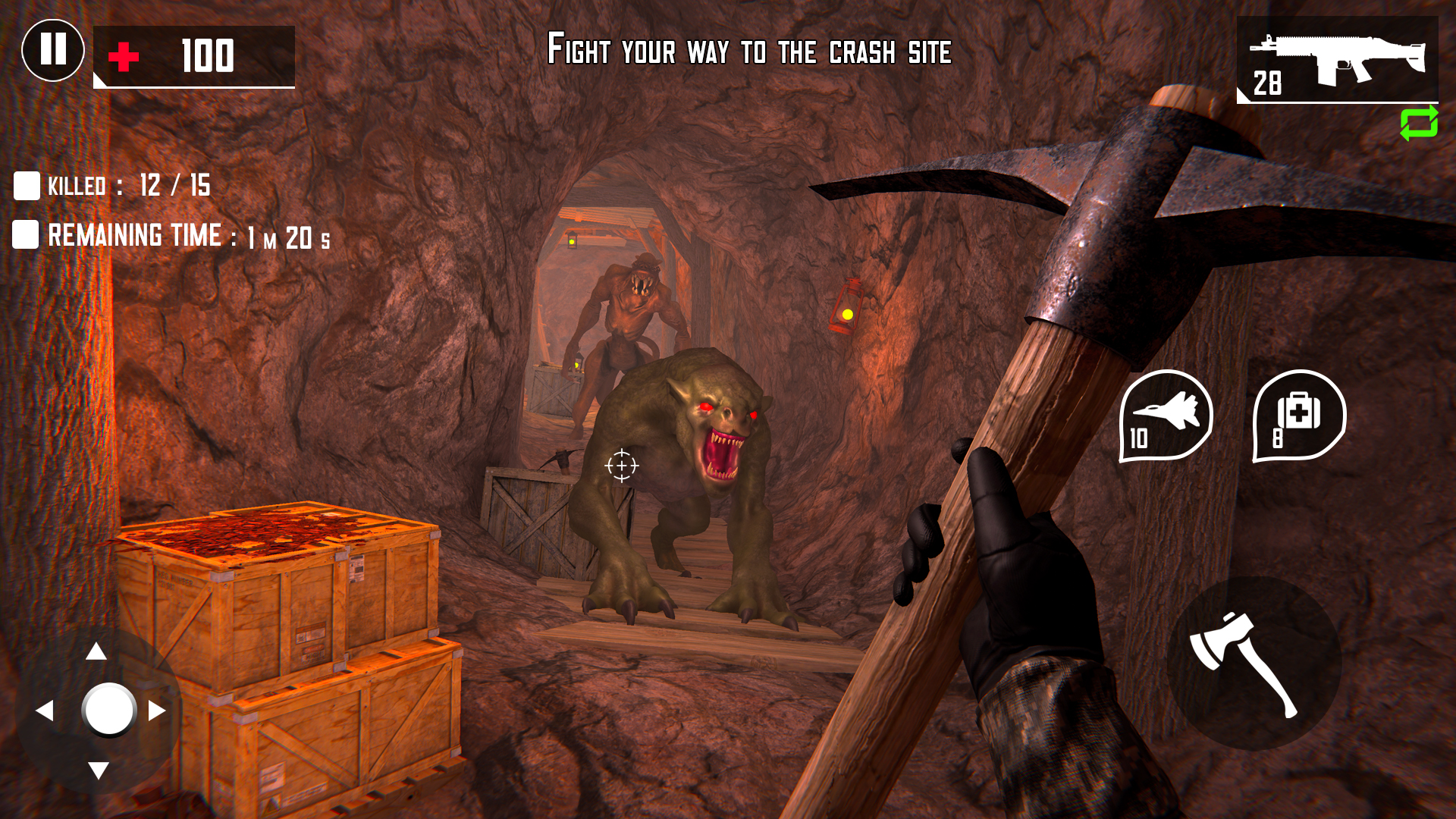This screenshot has height=819, width=1456.
Task: Select the 'Fight your way to the crash site' banner
Action: pos(749,52)
